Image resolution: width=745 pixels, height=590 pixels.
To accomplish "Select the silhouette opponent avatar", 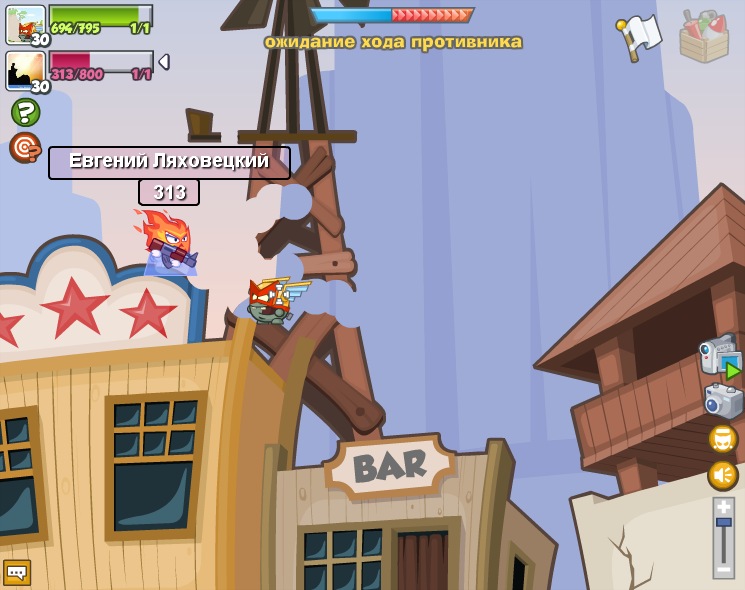I will pyautogui.click(x=25, y=70).
